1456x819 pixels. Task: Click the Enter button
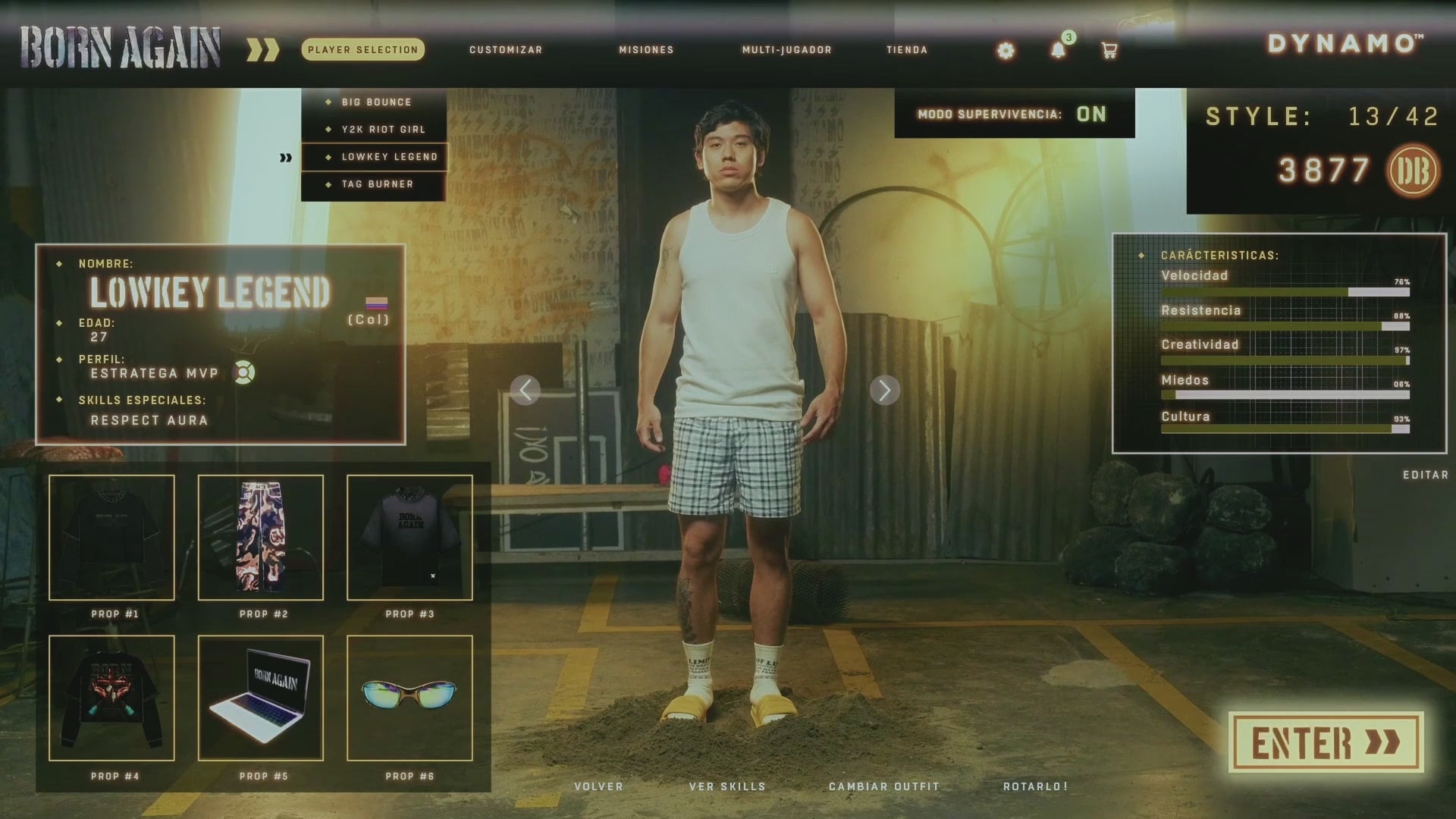(x=1326, y=742)
